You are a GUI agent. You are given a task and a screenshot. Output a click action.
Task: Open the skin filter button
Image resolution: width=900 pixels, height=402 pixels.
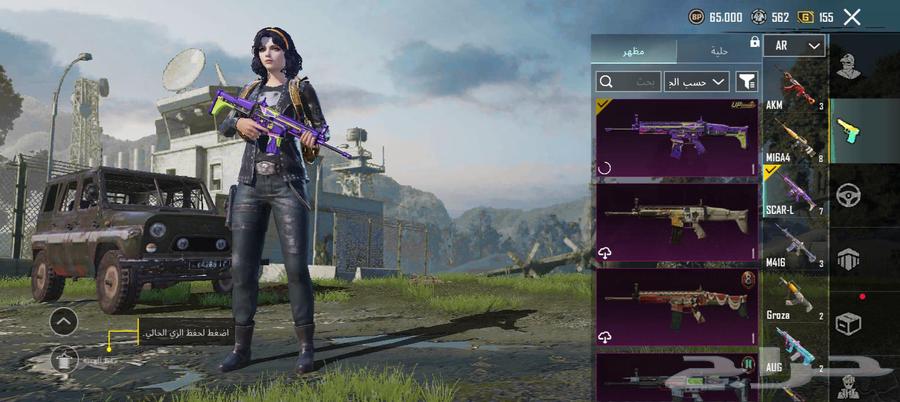pos(746,82)
